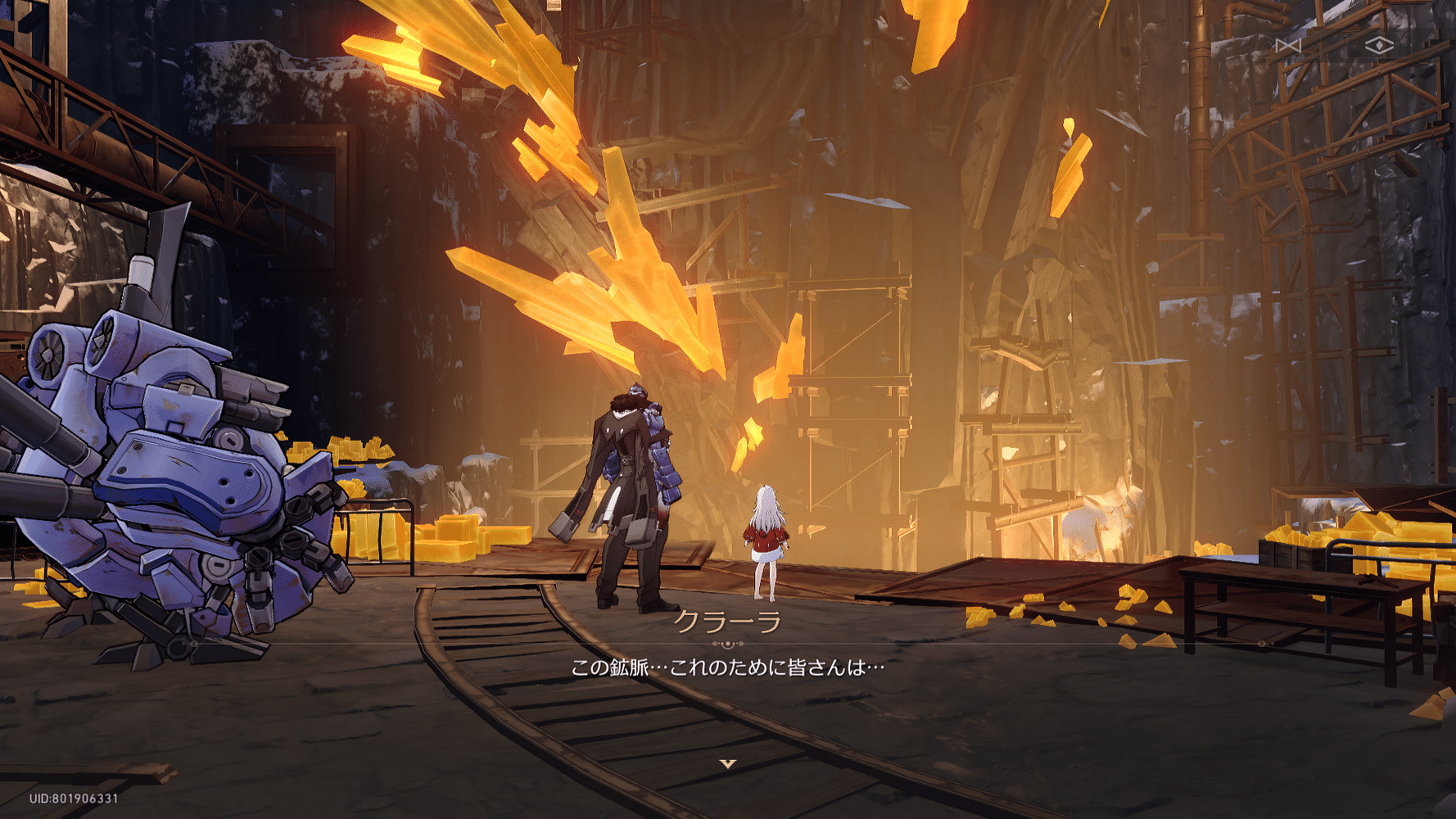The image size is (1456, 819).
Task: Advance dialogue via the down arrow indicator
Action: (x=727, y=763)
